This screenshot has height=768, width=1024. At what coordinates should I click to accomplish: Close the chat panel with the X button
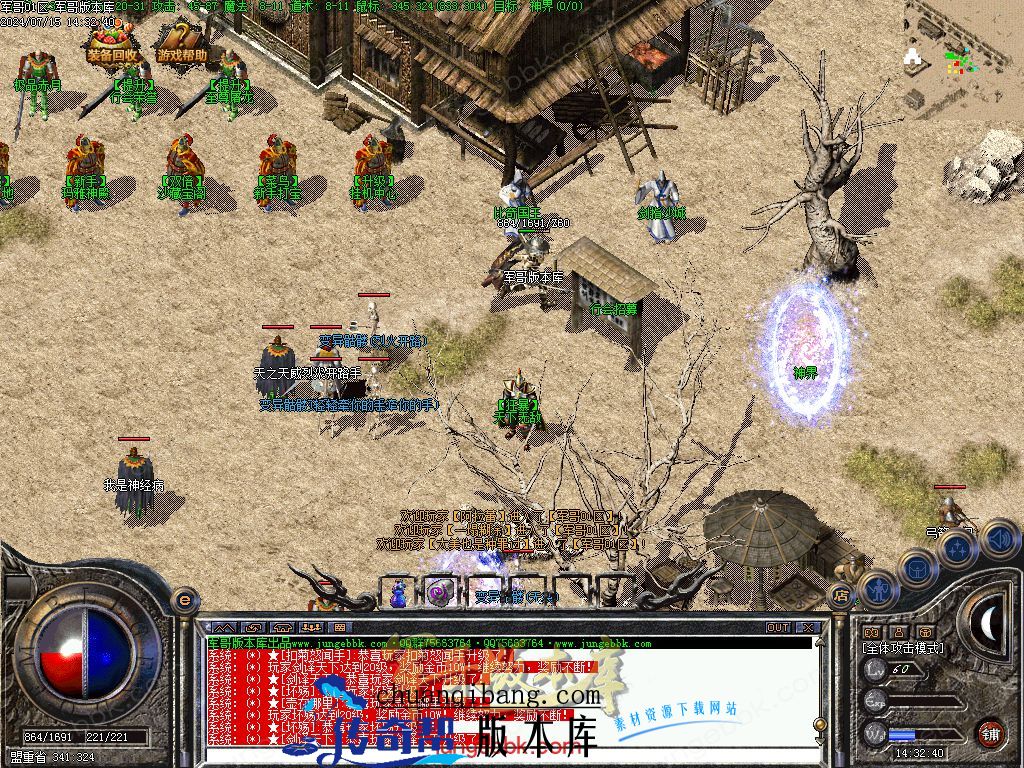[x=808, y=627]
